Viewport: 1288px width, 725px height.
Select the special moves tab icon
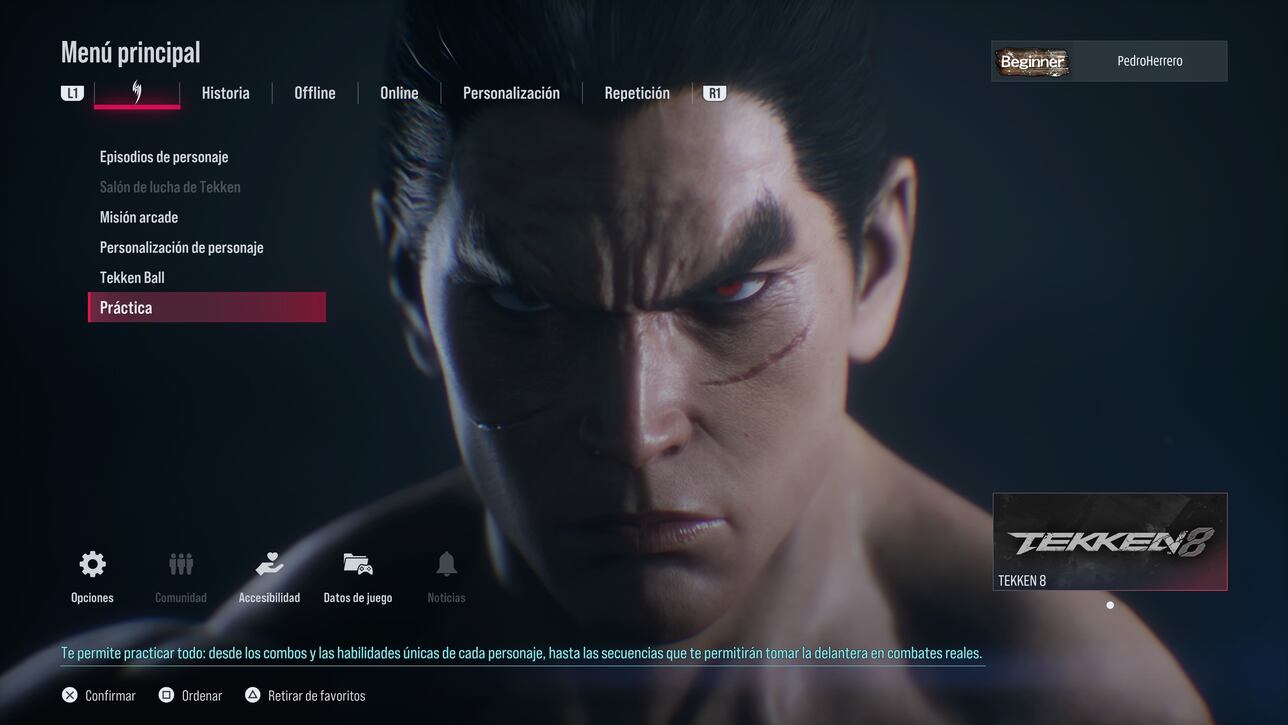(136, 91)
